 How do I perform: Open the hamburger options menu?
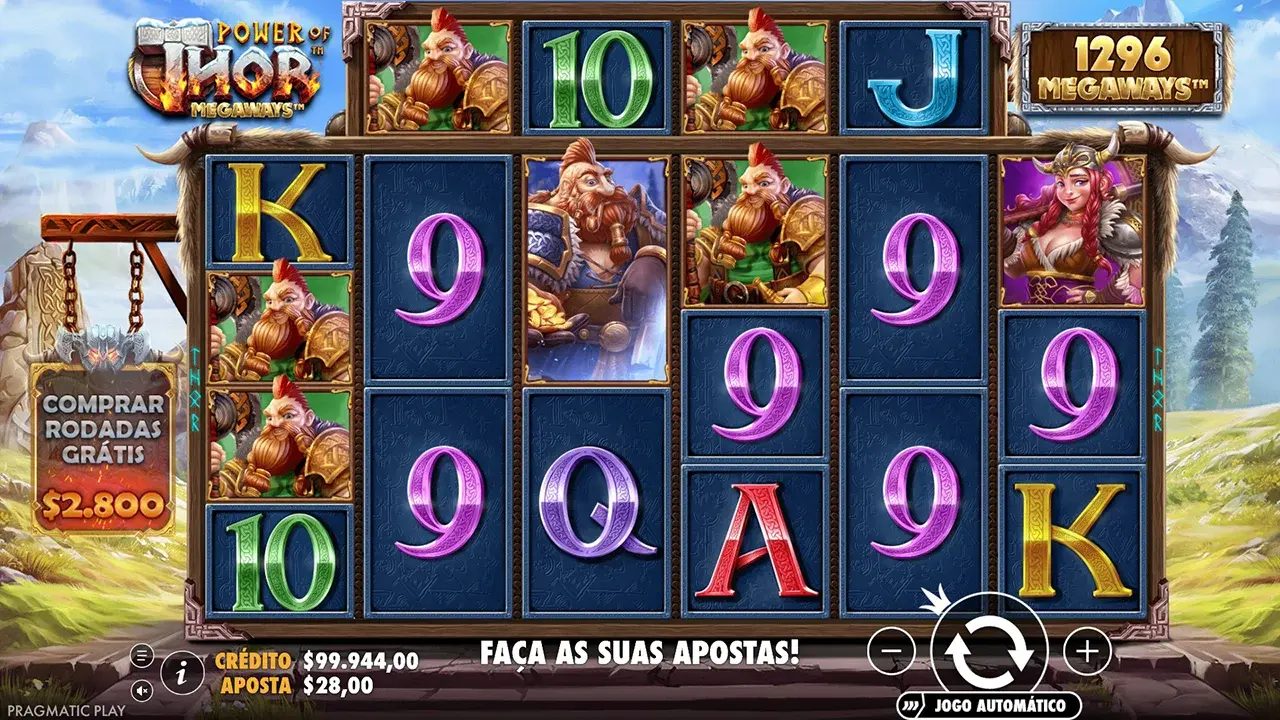[x=141, y=655]
